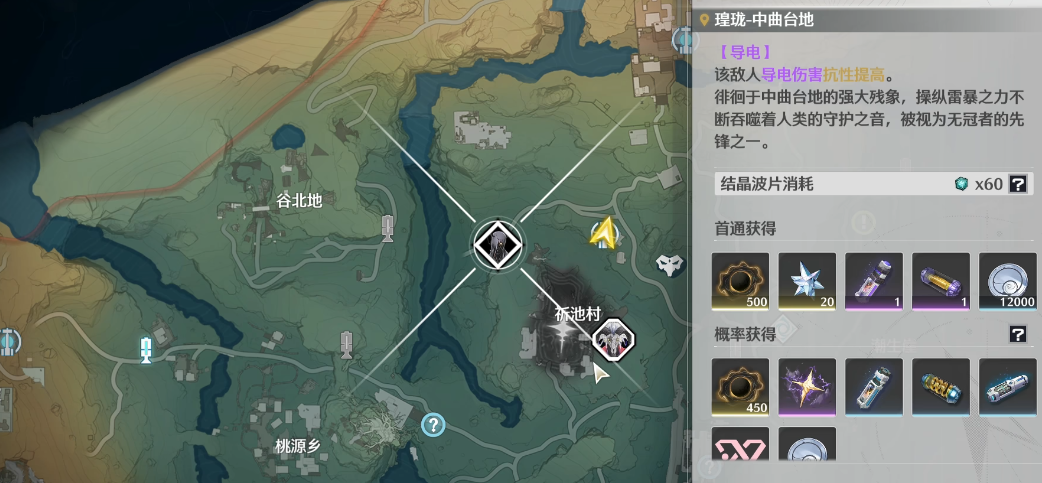Select the purple capsule first-clear reward
Viewport: 1042px width, 483px height.
coord(941,281)
